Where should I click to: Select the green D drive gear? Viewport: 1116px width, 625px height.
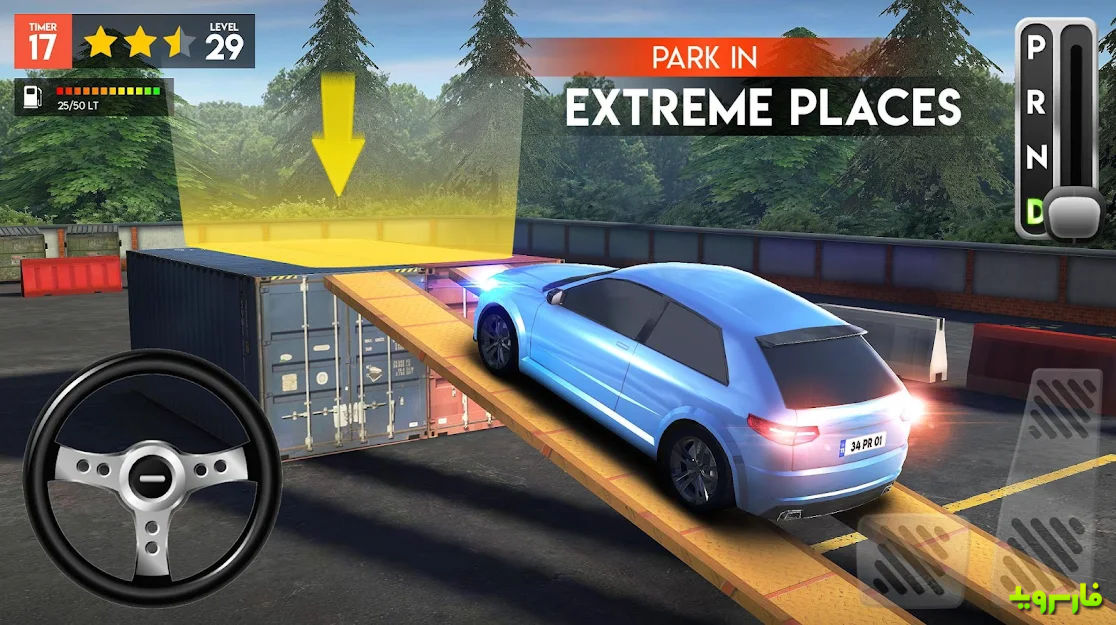(1037, 210)
